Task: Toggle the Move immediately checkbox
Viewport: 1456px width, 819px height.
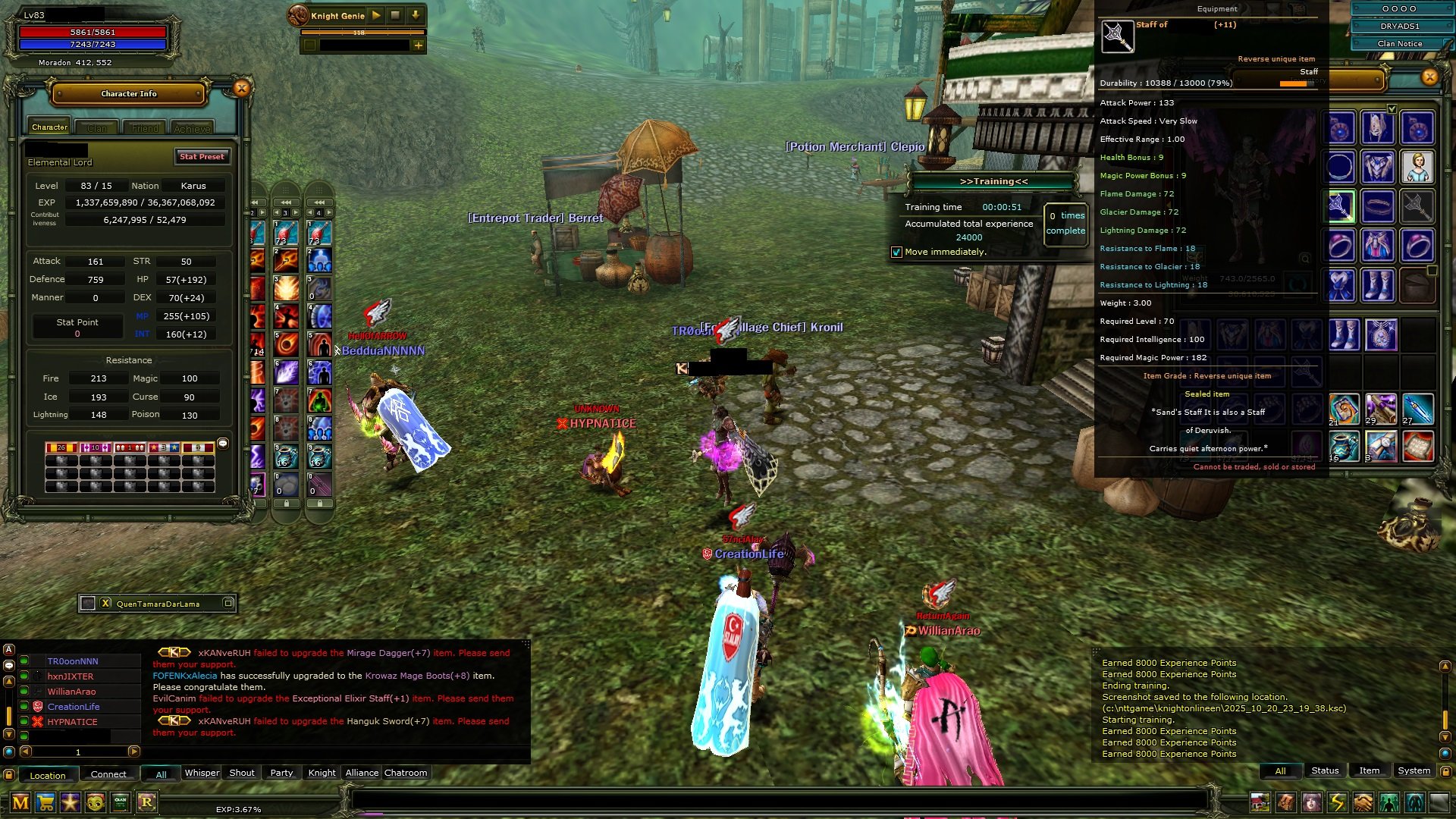Action: click(896, 253)
